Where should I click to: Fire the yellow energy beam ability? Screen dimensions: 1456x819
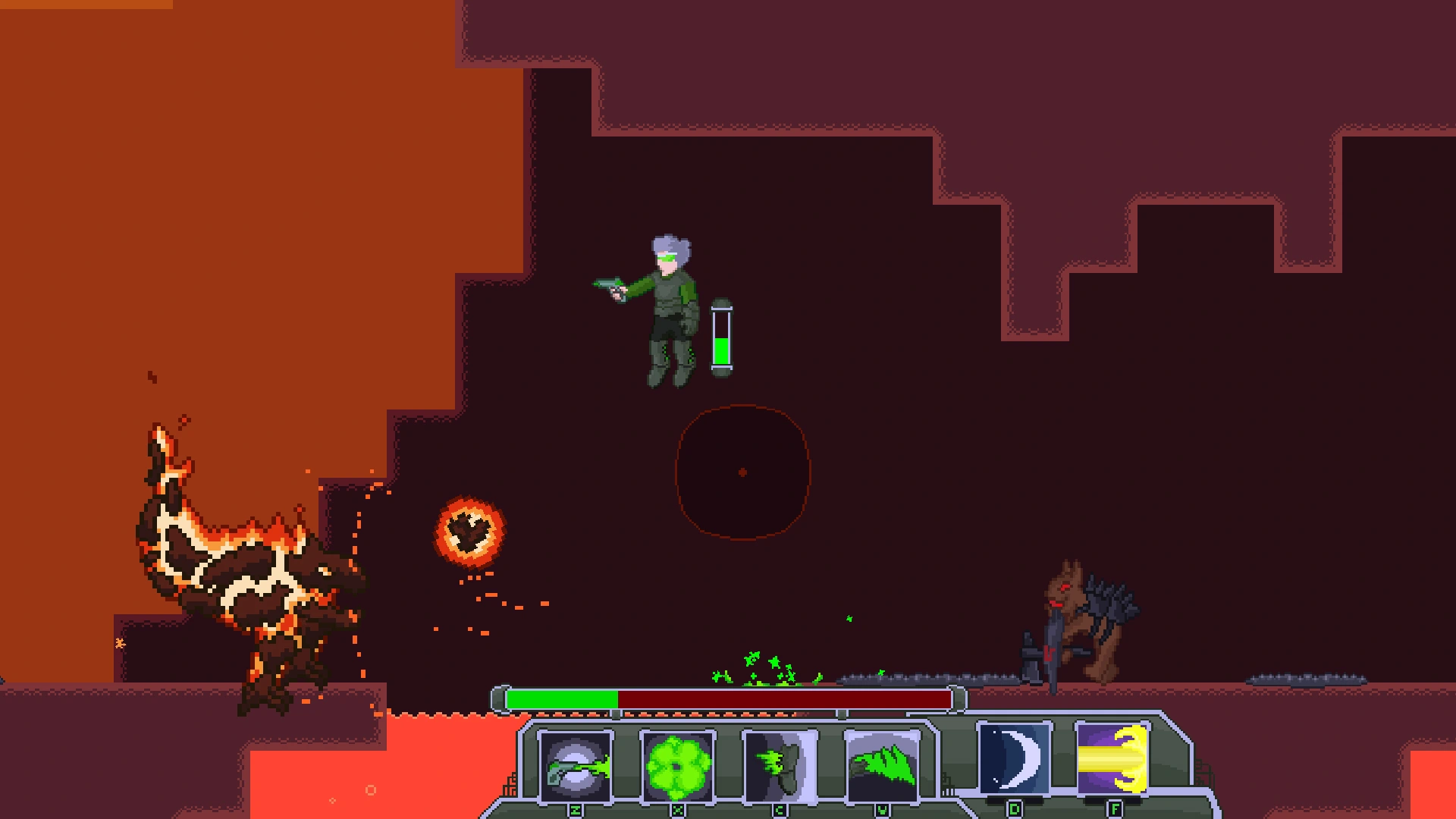pos(1113,758)
